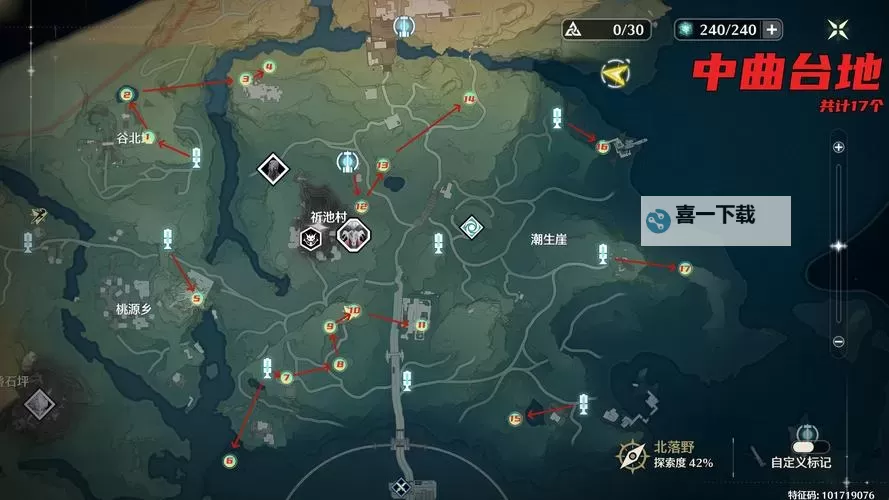Zoom out with the map slider minus

point(838,341)
